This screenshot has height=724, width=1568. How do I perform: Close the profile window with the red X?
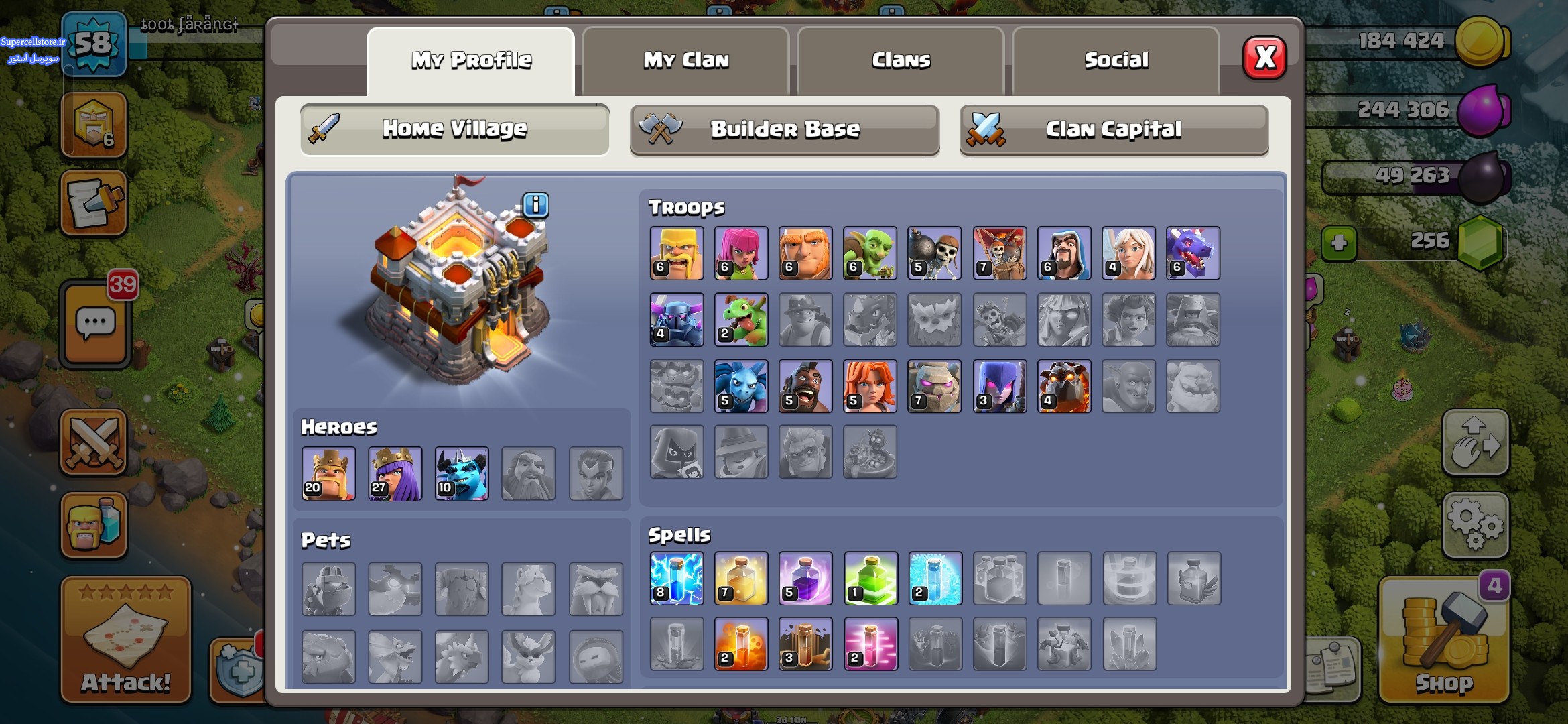point(1264,58)
